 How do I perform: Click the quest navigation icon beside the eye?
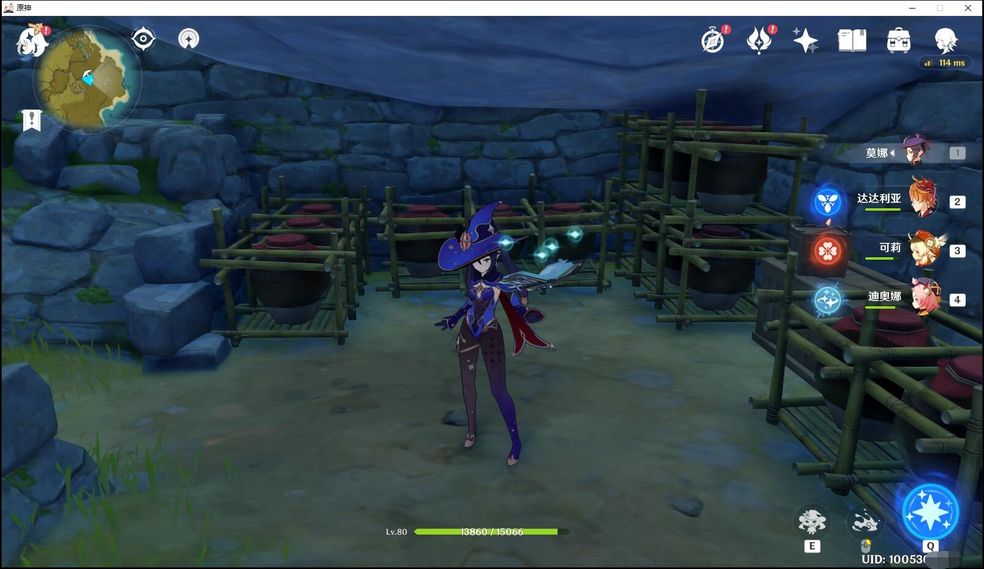188,39
